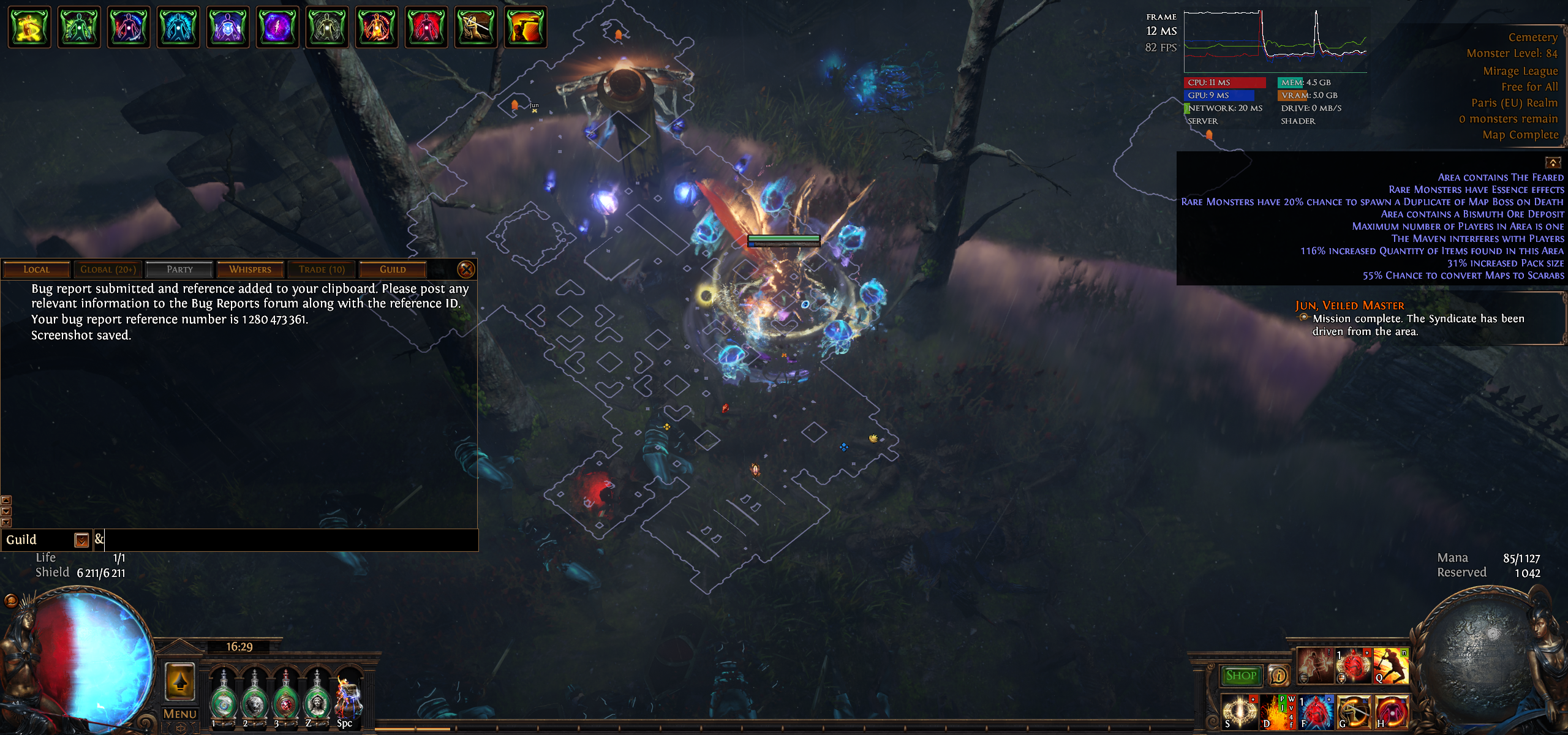Close the chat window

466,269
